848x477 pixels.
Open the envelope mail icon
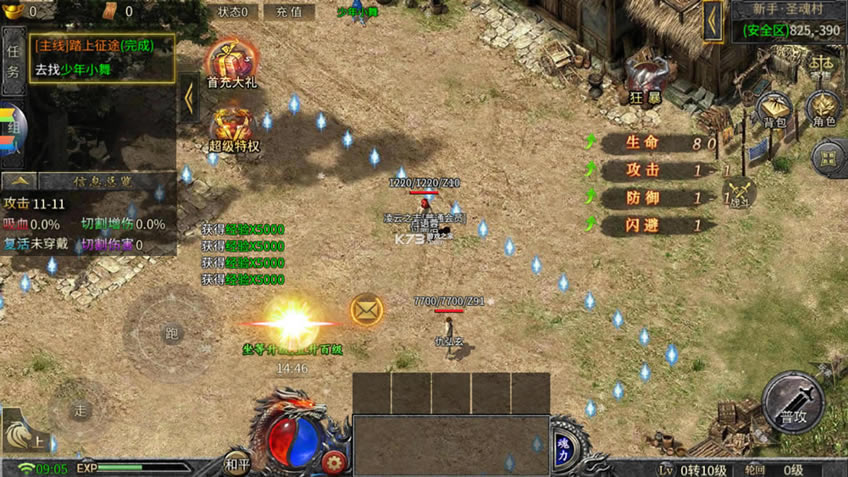(367, 310)
